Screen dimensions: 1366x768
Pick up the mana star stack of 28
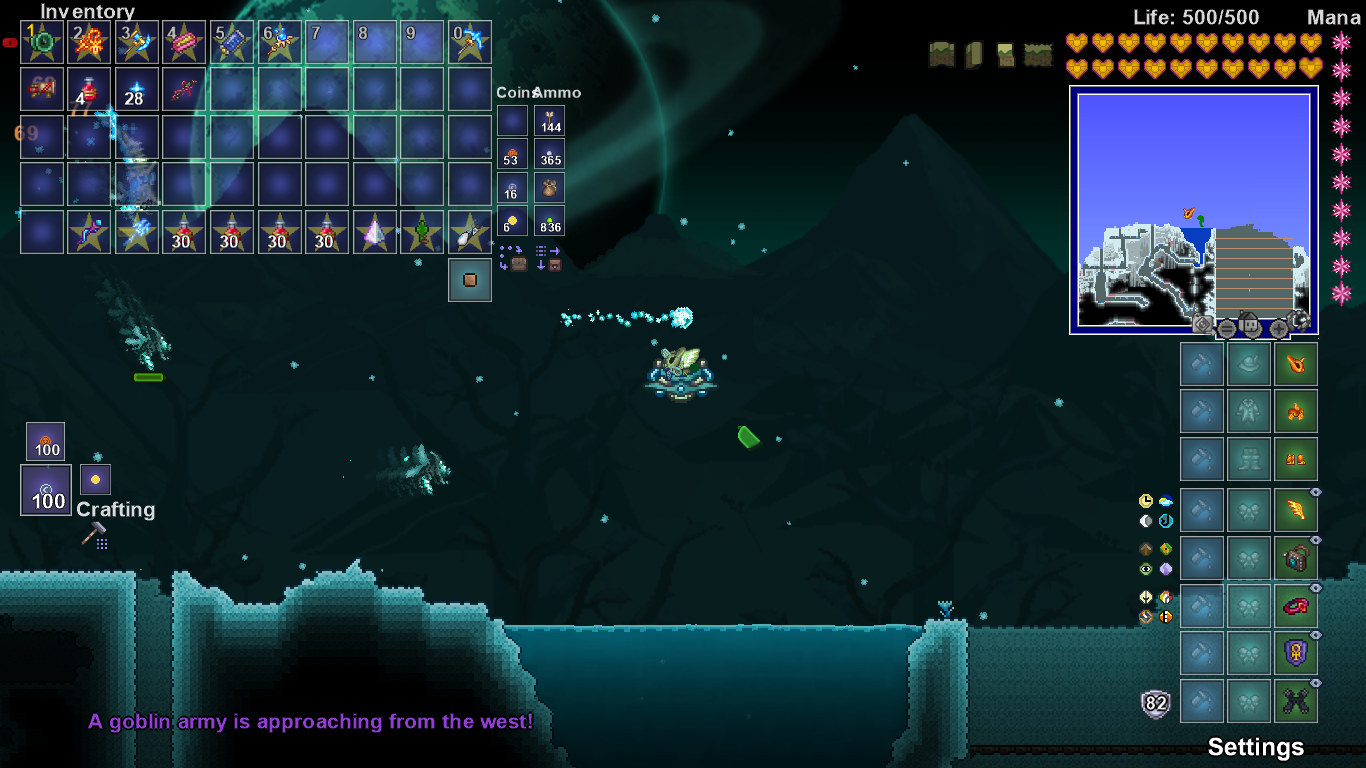point(137,89)
